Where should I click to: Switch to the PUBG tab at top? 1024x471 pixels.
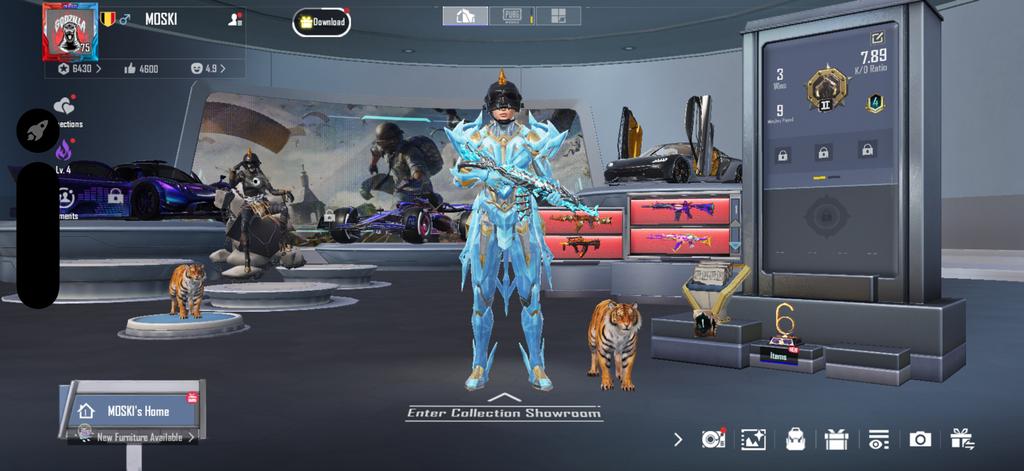511,16
